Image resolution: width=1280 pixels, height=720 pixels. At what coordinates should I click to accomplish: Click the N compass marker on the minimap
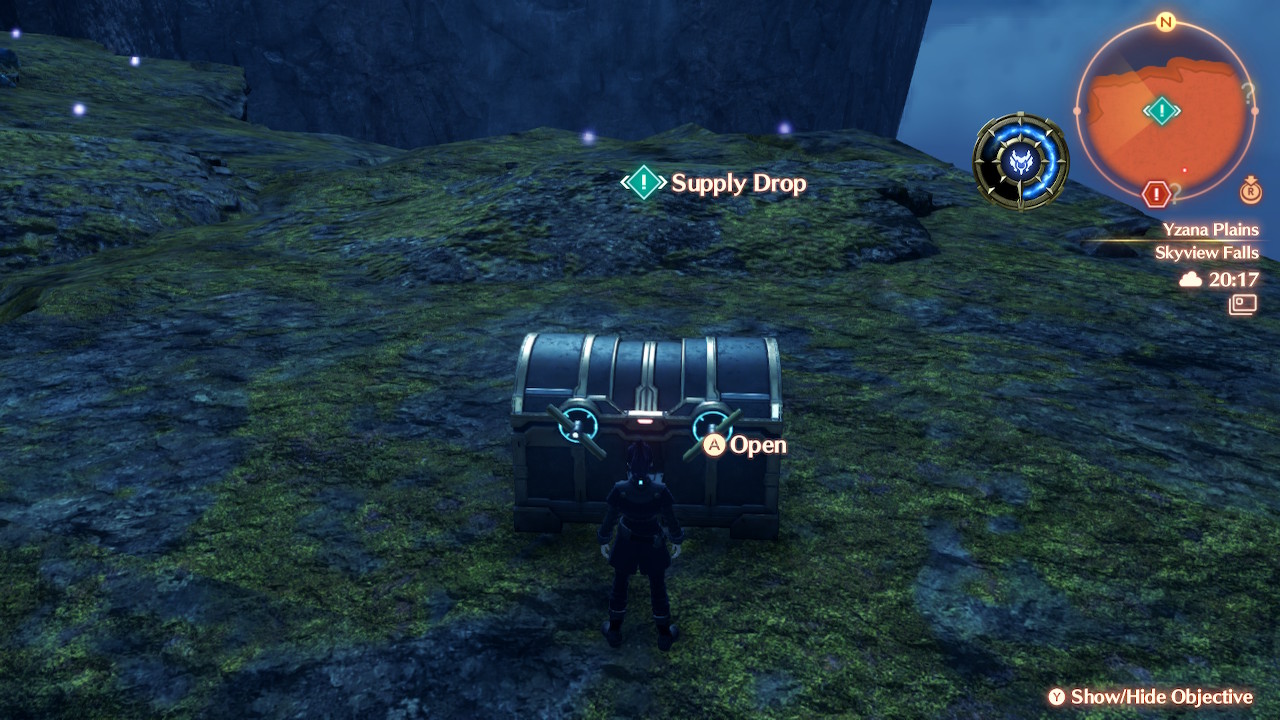click(x=1165, y=22)
